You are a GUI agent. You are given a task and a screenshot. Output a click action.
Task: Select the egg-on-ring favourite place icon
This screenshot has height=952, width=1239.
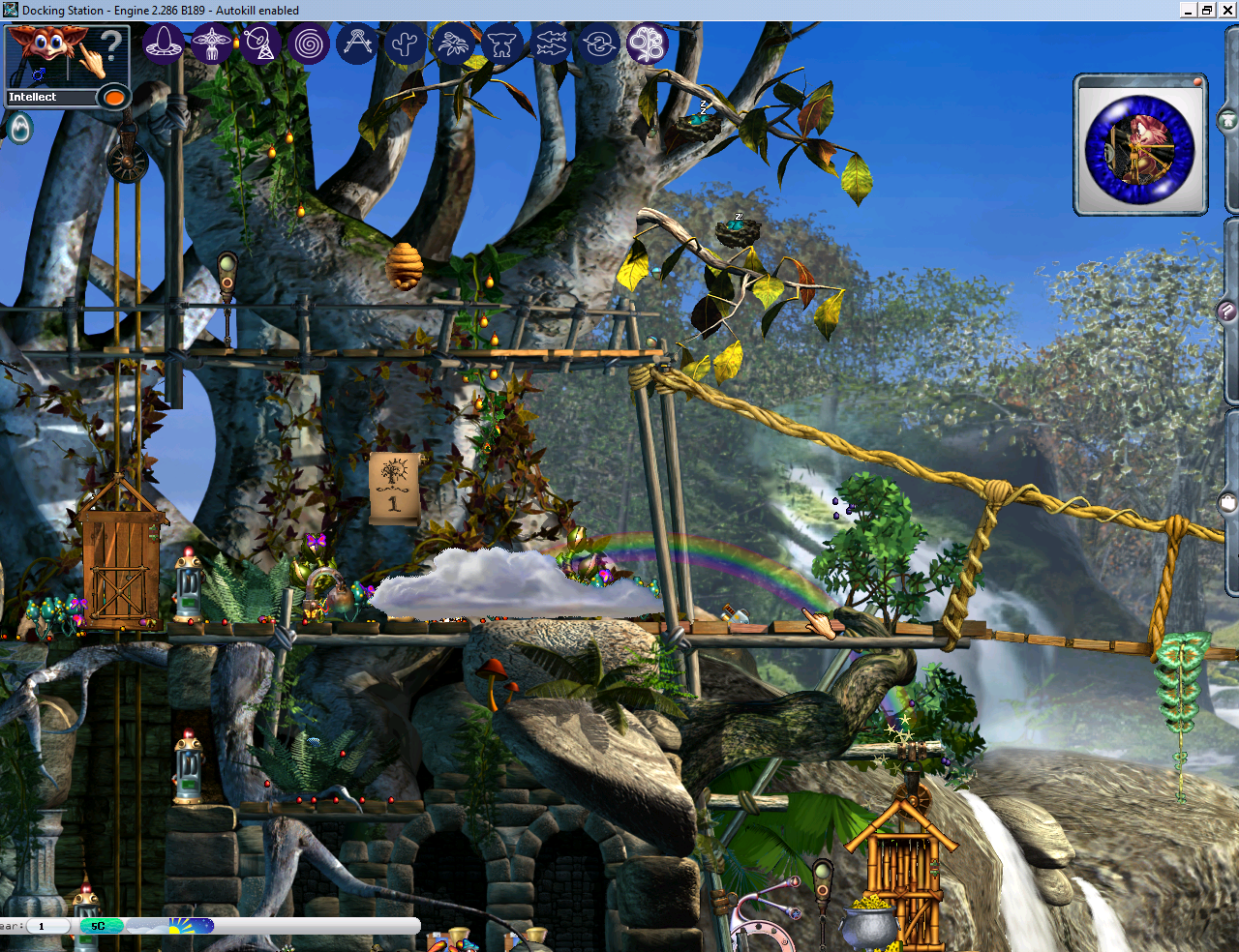(164, 44)
